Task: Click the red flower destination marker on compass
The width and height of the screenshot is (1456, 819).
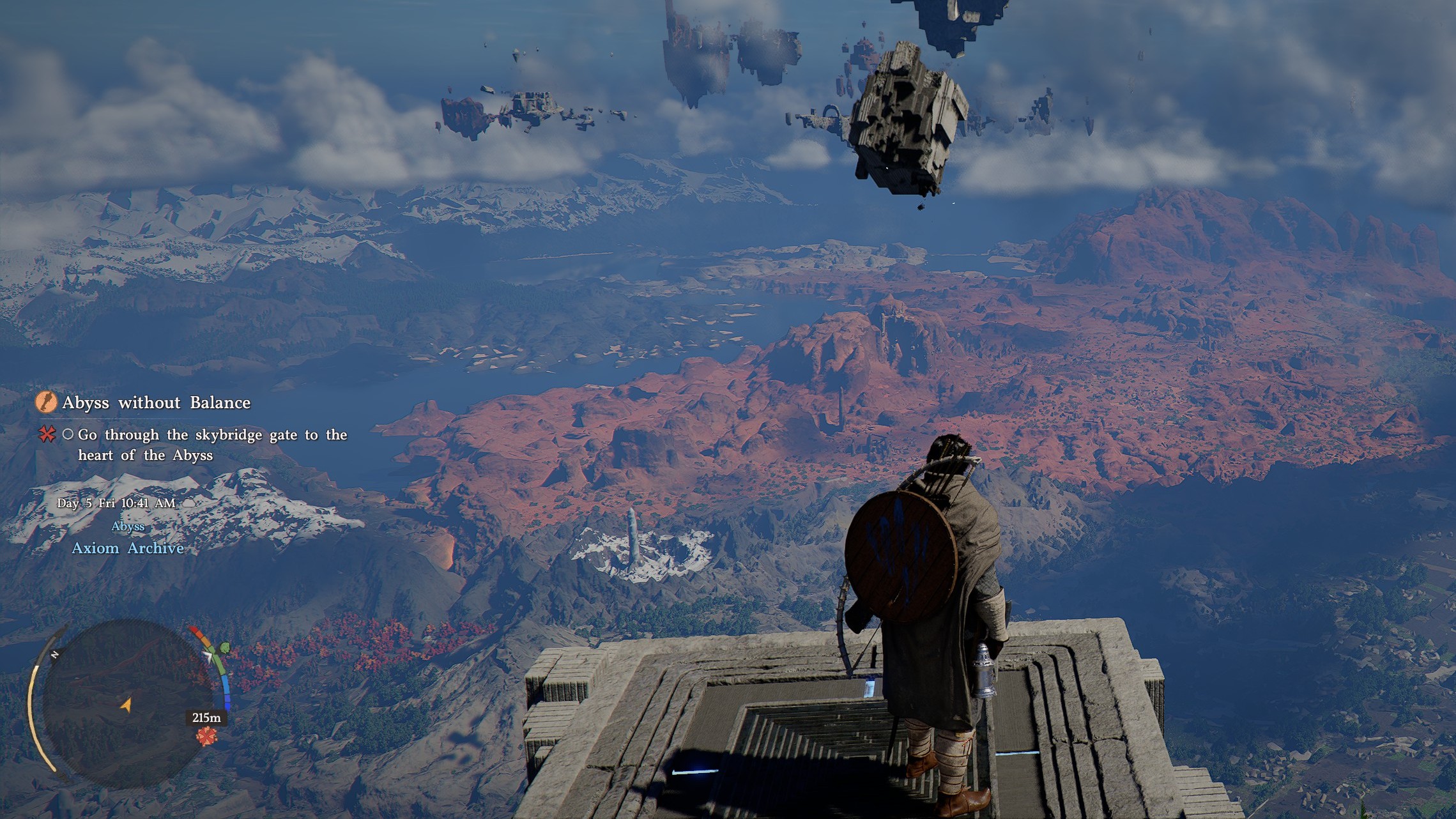Action: (x=206, y=735)
